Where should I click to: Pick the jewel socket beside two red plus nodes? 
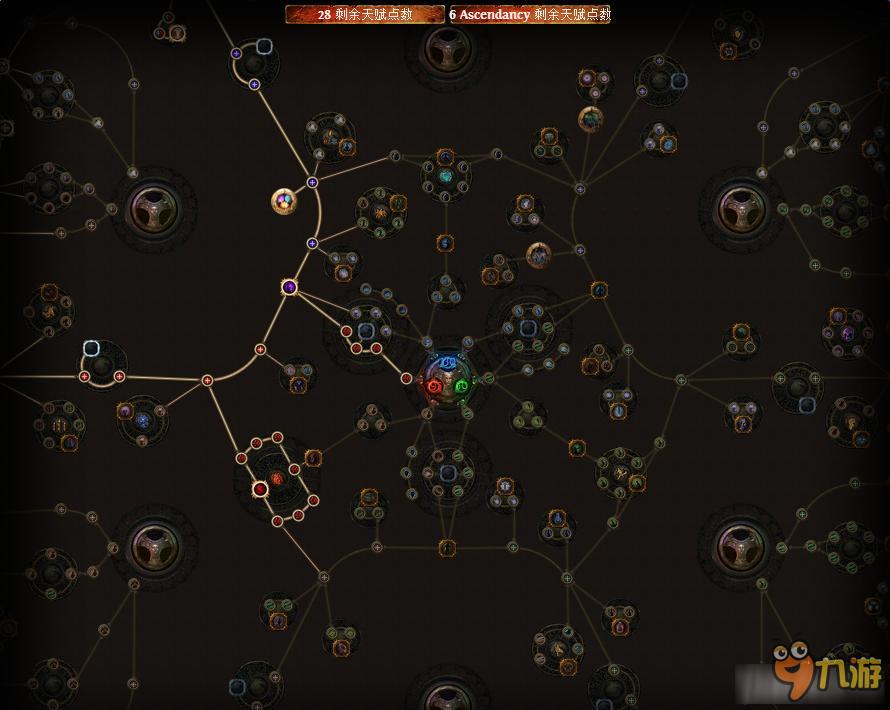point(91,349)
